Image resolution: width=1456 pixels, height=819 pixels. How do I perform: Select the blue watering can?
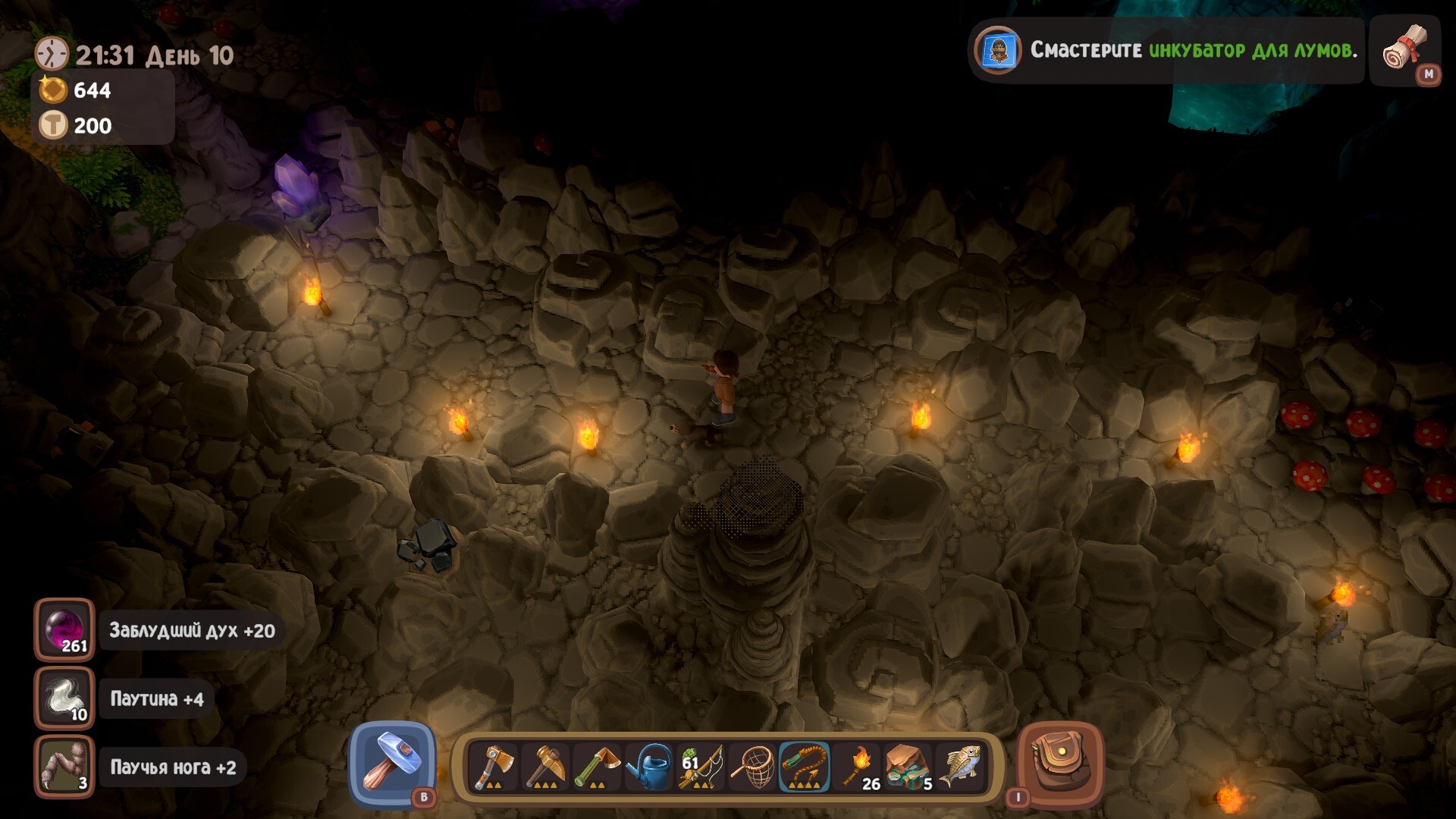(649, 767)
